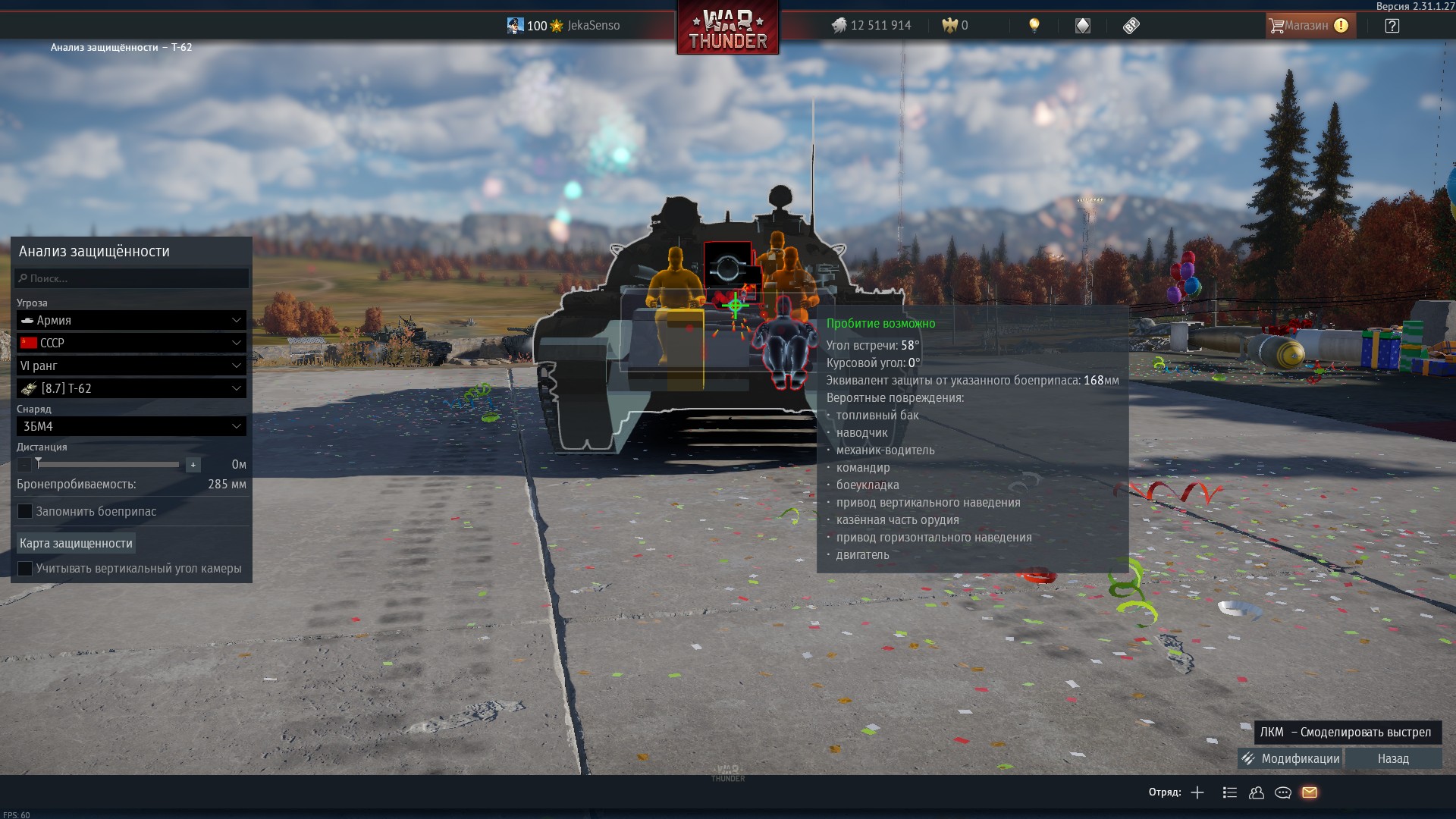The image size is (1456, 819).
Task: Open the Армия threat type dropdown
Action: click(132, 321)
